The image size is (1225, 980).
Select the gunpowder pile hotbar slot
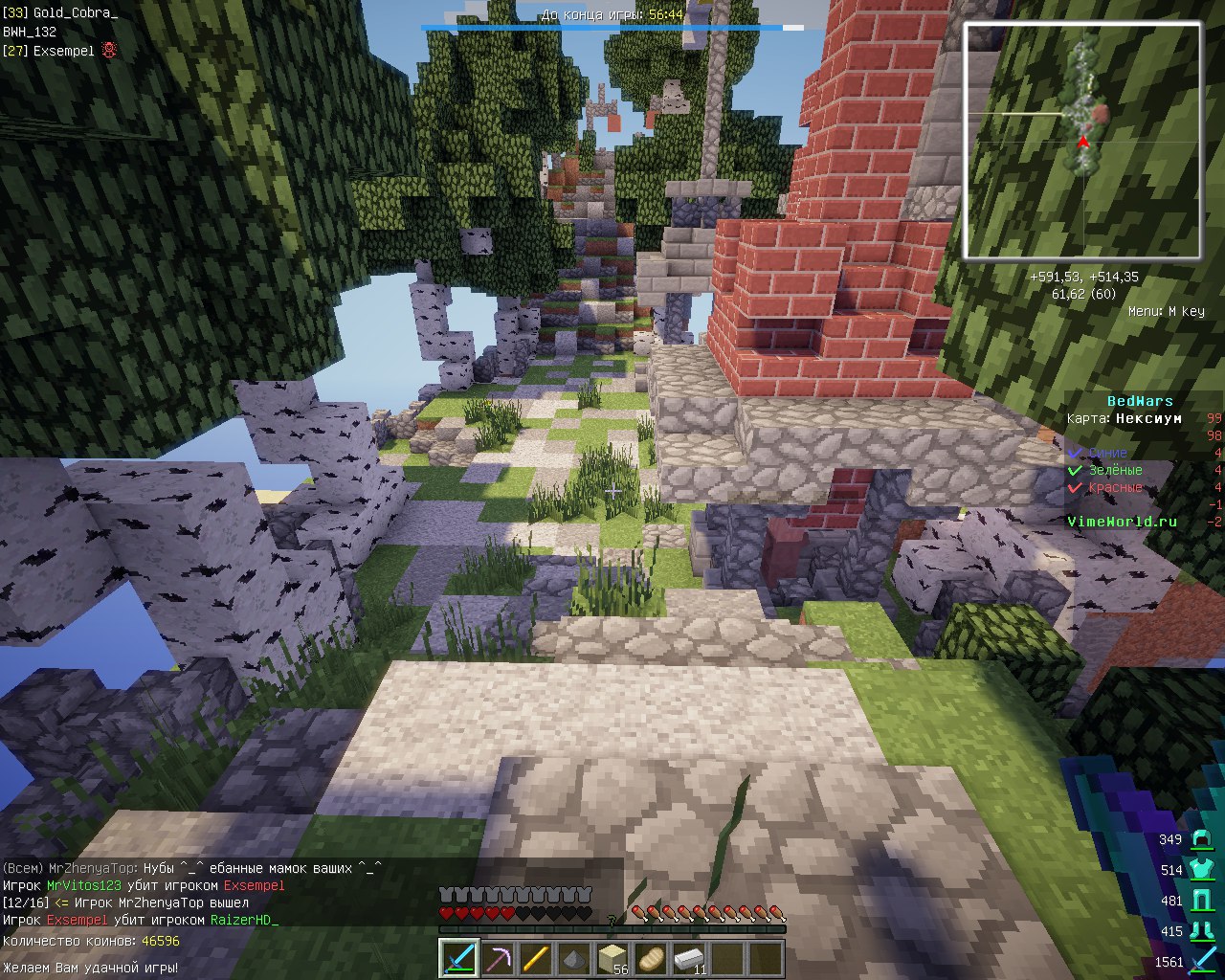(x=574, y=958)
